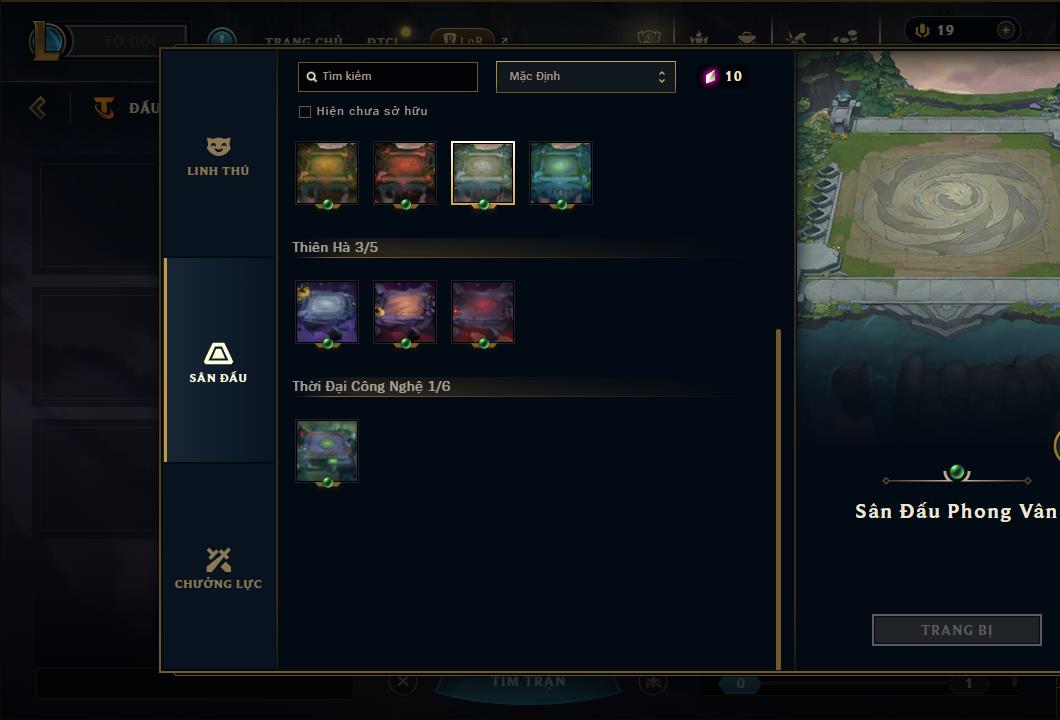Image resolution: width=1060 pixels, height=720 pixels.
Task: Open the Sân Đấu arena tab
Action: click(218, 362)
